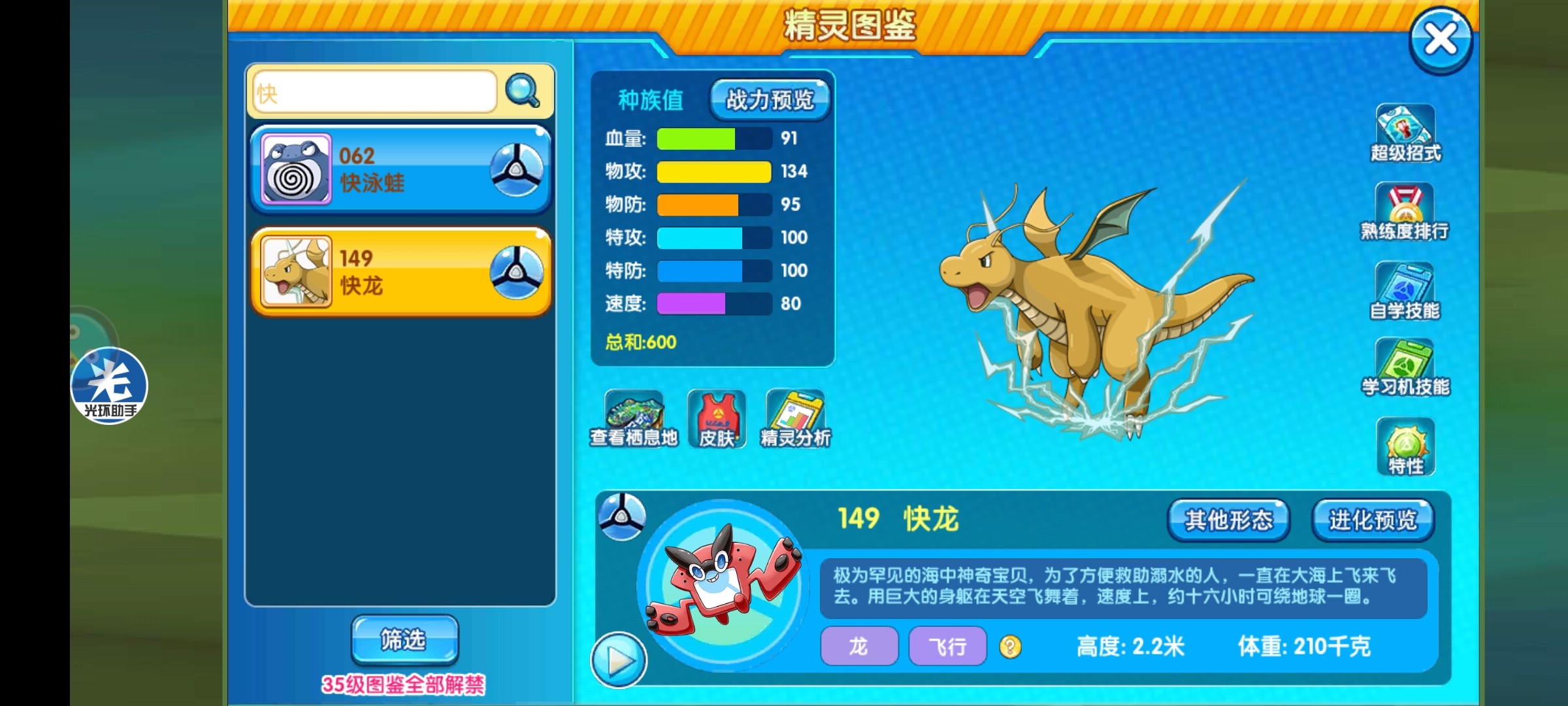Switch to the 种族值 tab
1568x706 pixels.
pos(650,100)
